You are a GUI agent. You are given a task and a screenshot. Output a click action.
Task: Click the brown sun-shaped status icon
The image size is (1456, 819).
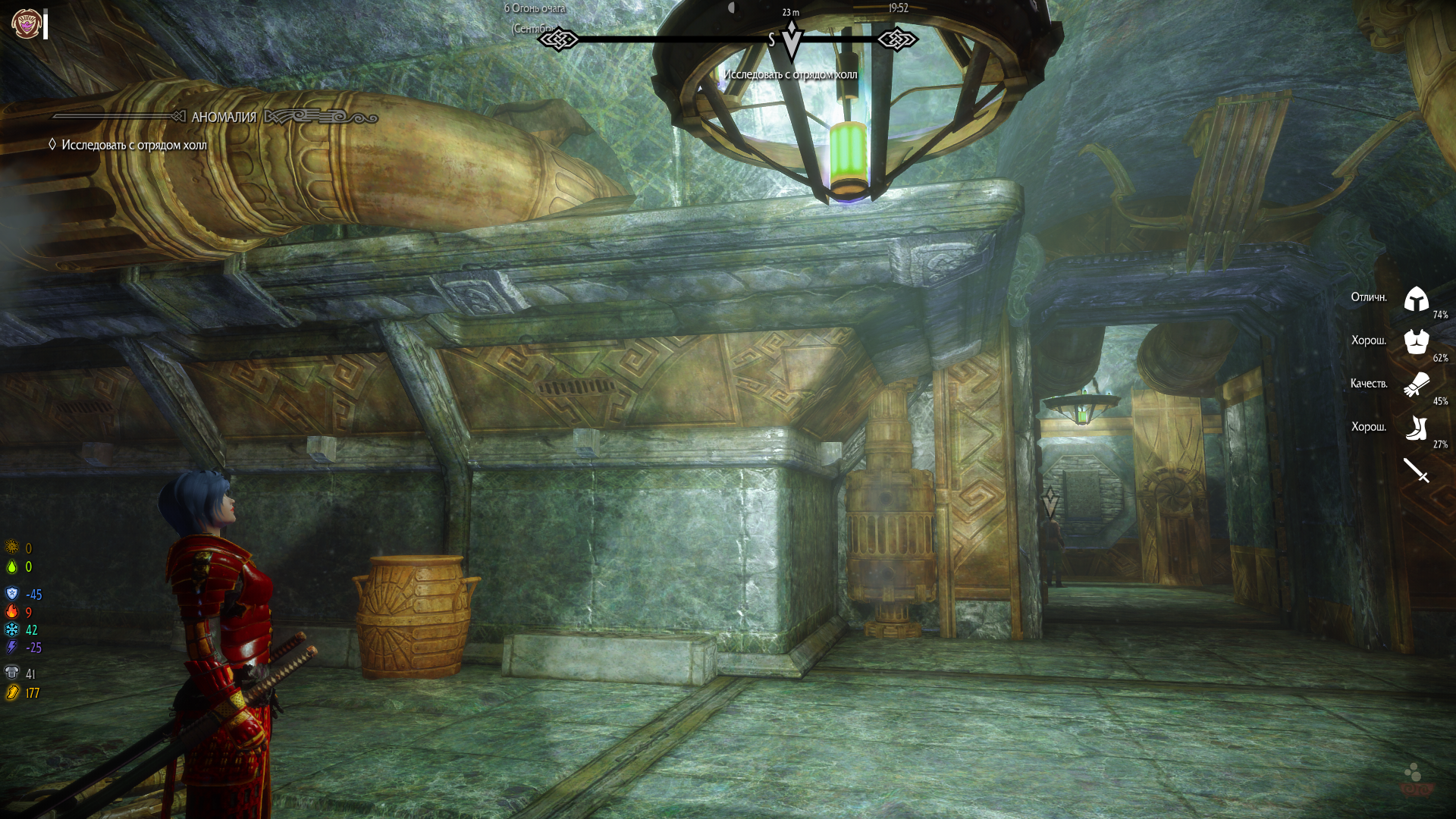click(12, 547)
